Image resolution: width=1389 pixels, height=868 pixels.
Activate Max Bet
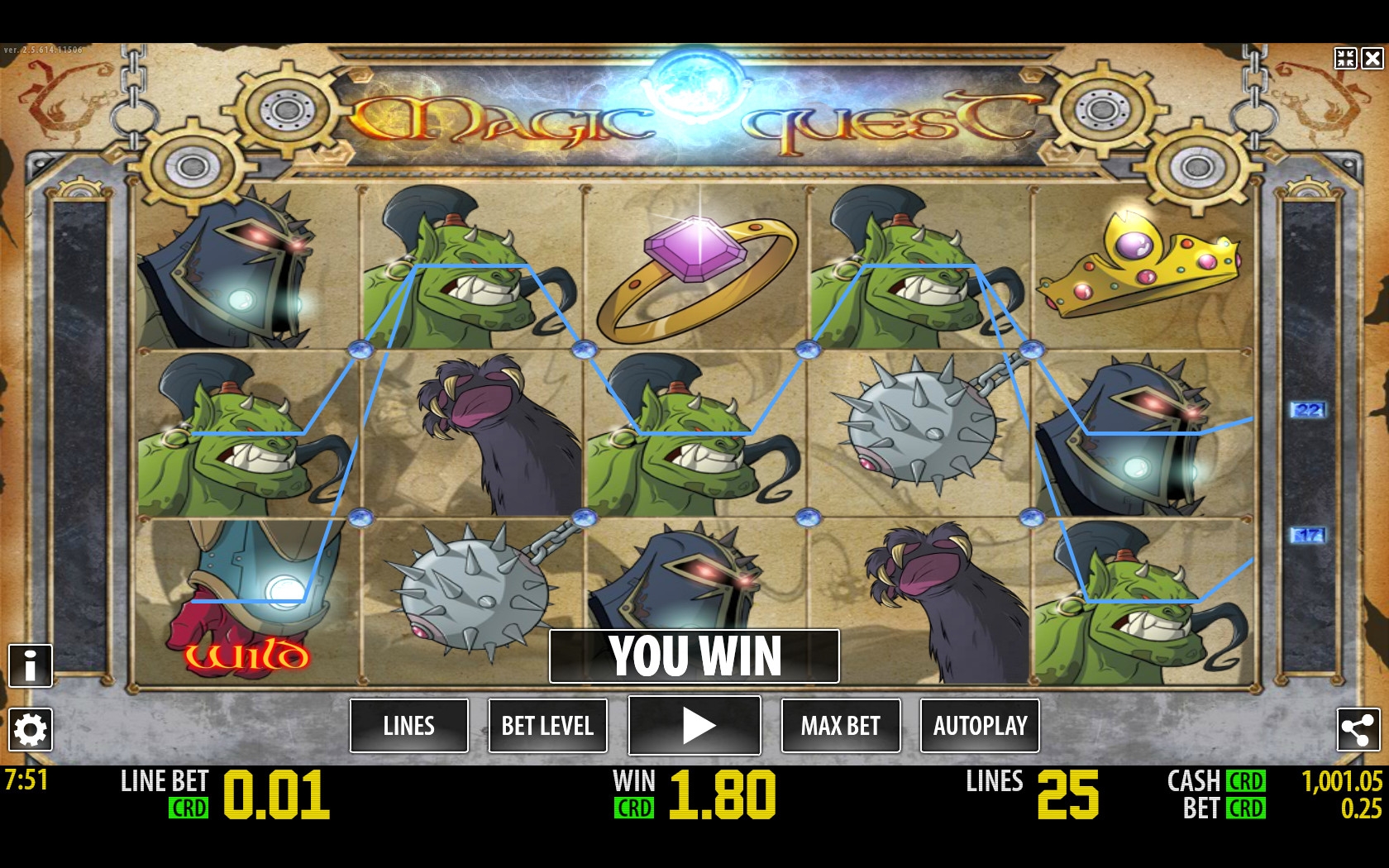840,726
